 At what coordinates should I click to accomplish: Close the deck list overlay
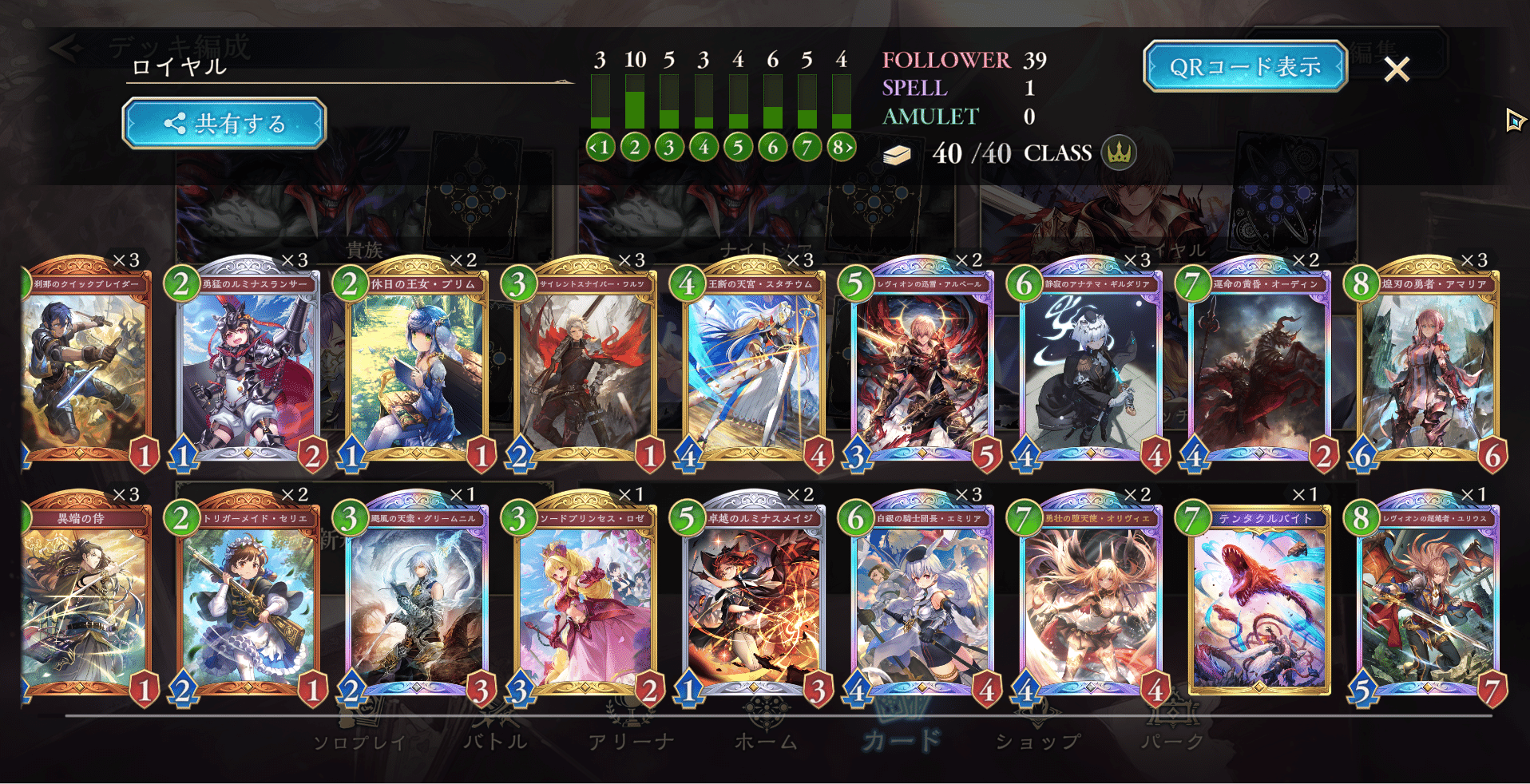coord(1397,69)
